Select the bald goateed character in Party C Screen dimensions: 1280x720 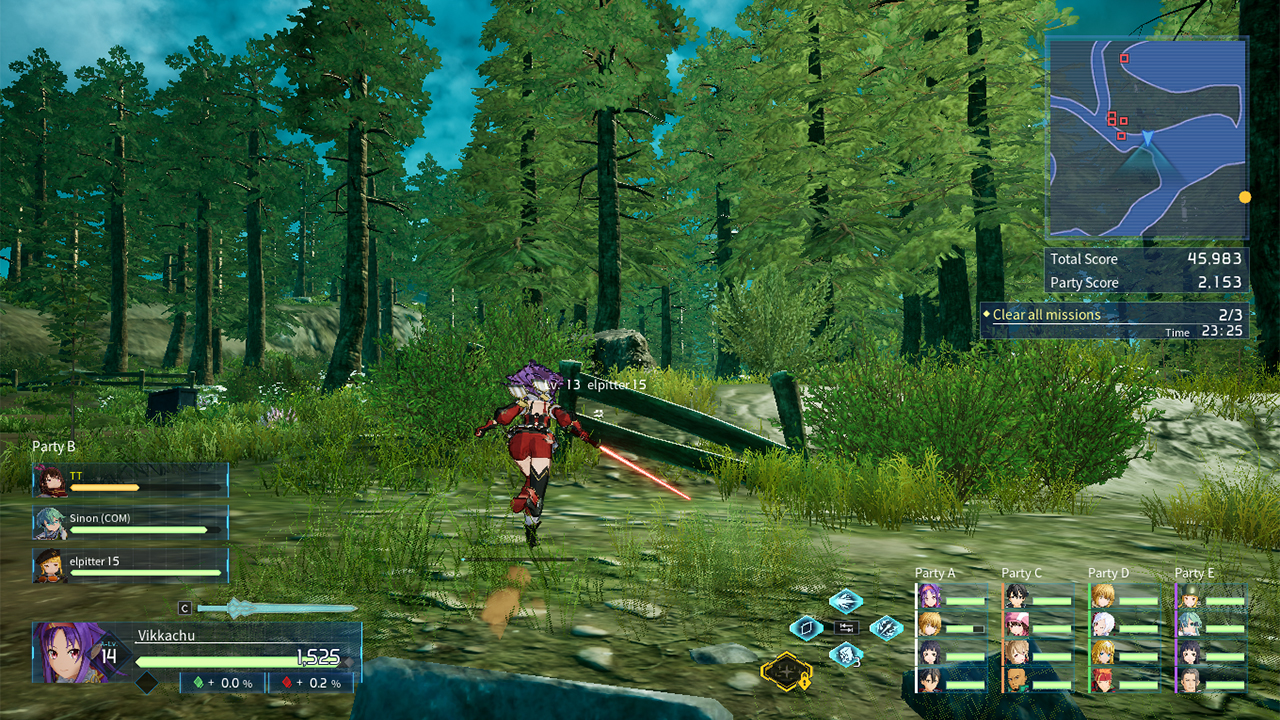(1017, 681)
